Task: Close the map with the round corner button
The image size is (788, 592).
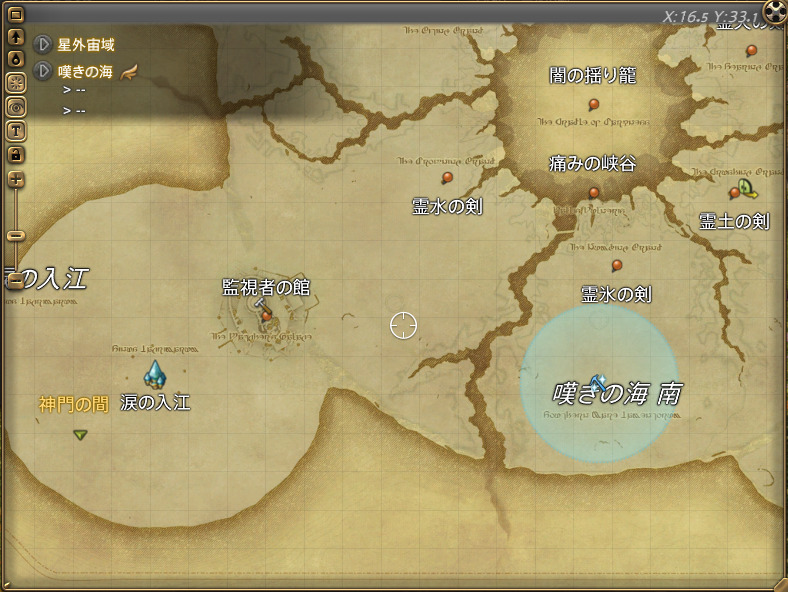Action: click(x=774, y=12)
